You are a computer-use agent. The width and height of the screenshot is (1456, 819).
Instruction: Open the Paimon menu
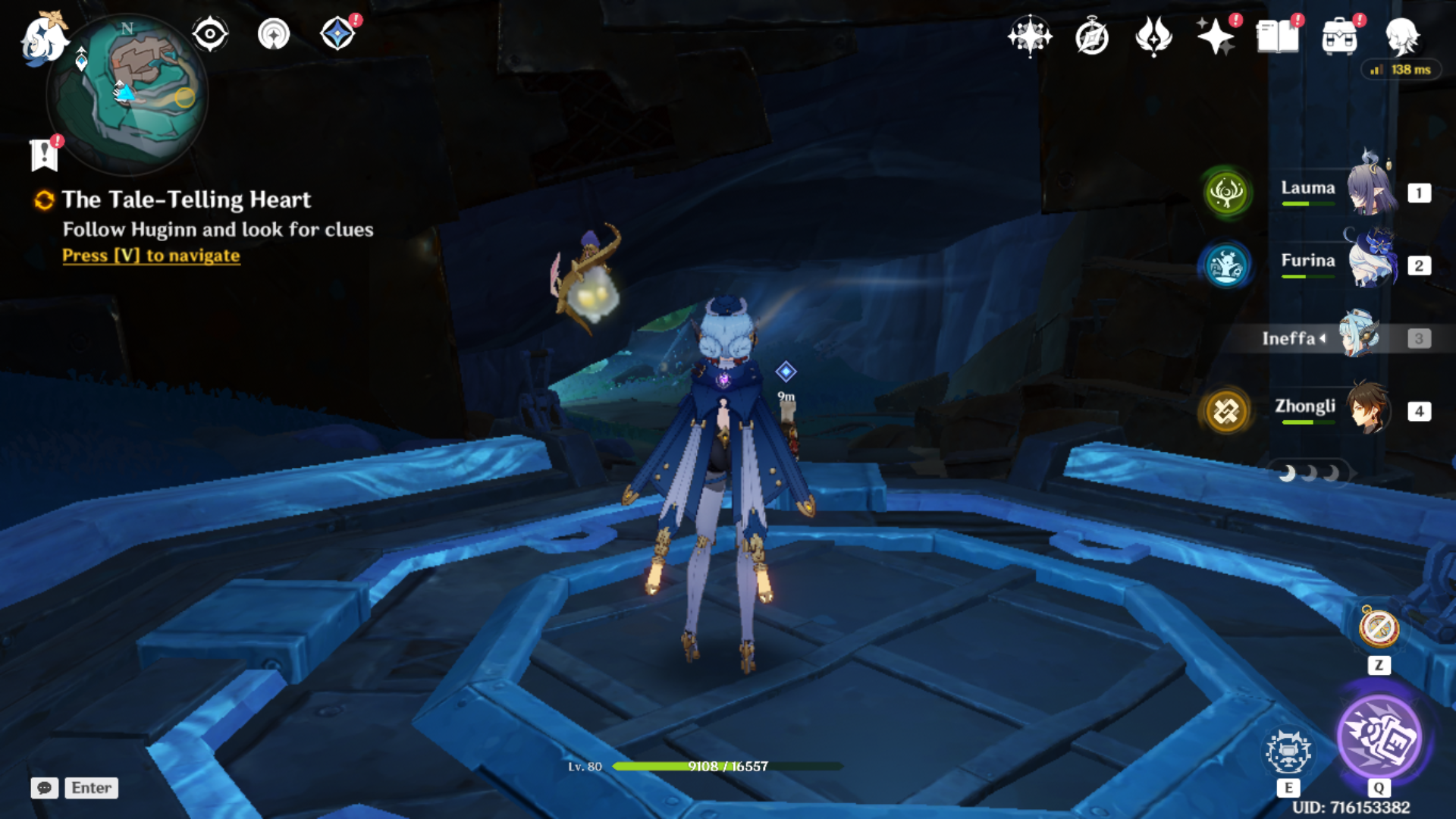click(42, 38)
